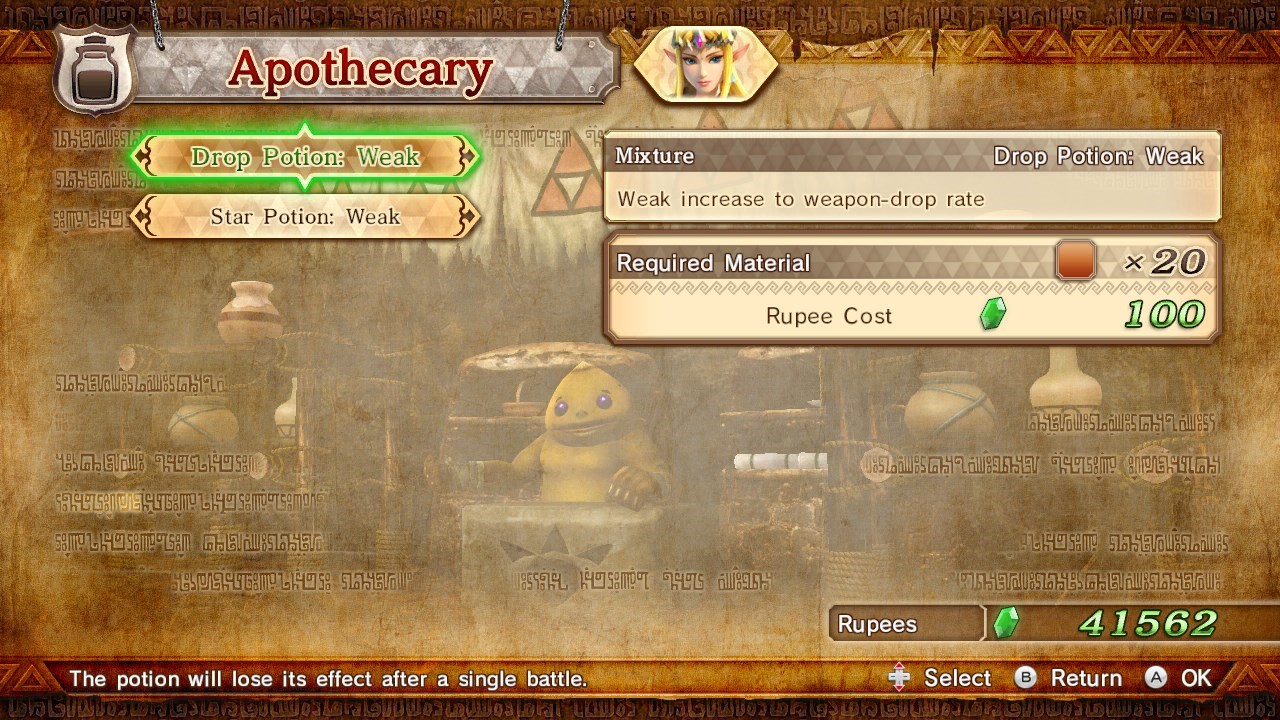Image resolution: width=1280 pixels, height=720 pixels.
Task: Click the required material icon
Action: coord(1075,261)
